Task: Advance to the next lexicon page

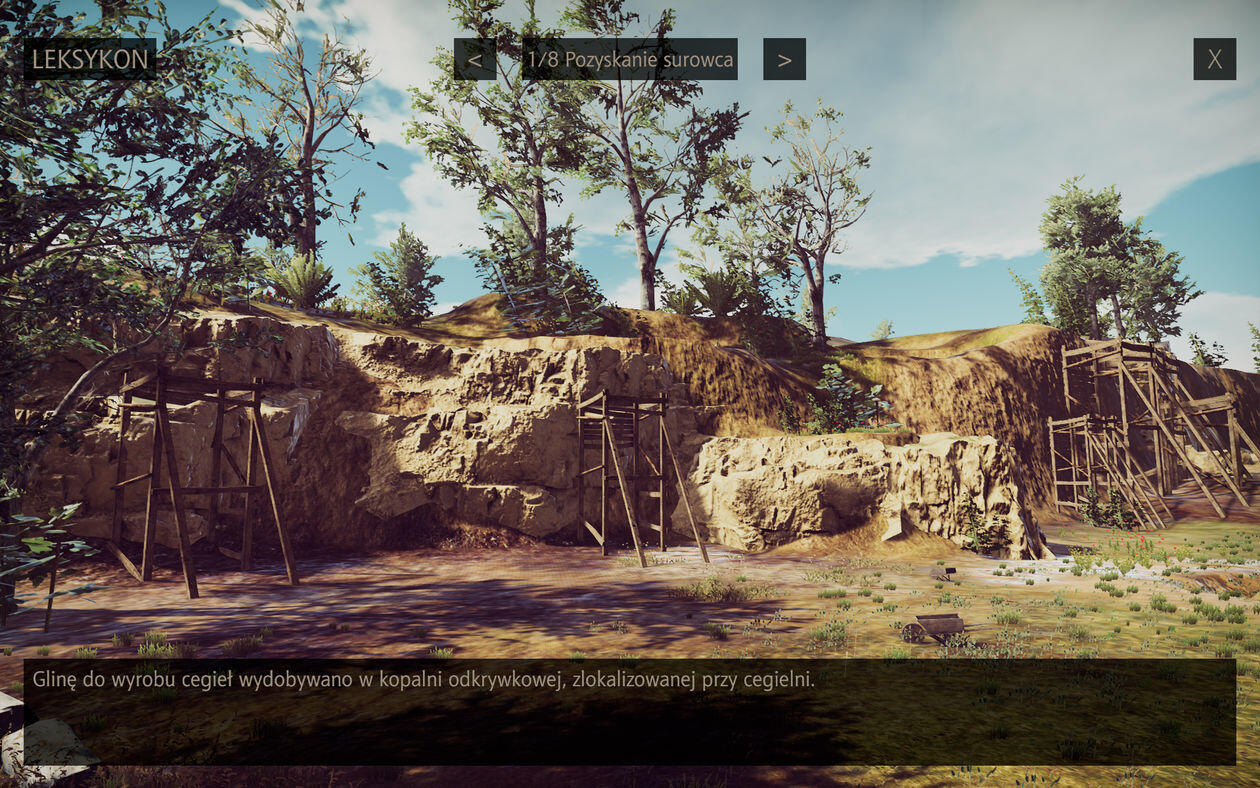Action: [784, 60]
